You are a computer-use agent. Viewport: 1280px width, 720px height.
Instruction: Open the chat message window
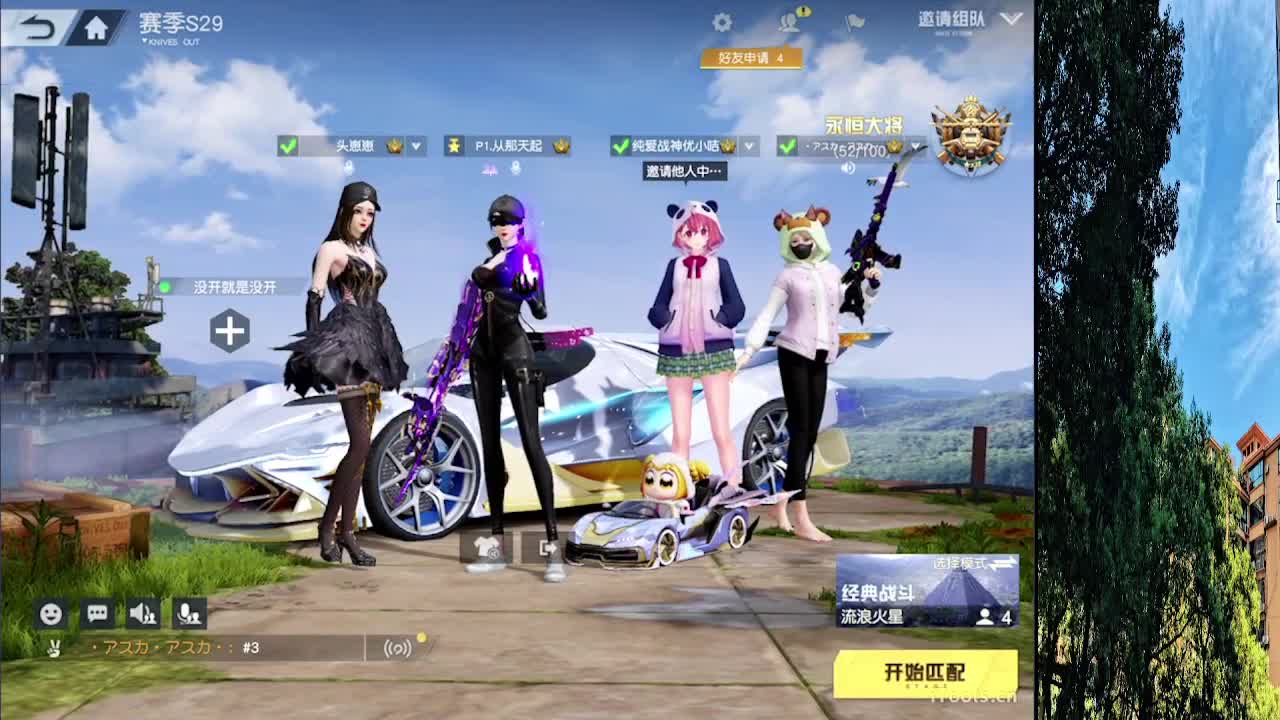pos(97,614)
